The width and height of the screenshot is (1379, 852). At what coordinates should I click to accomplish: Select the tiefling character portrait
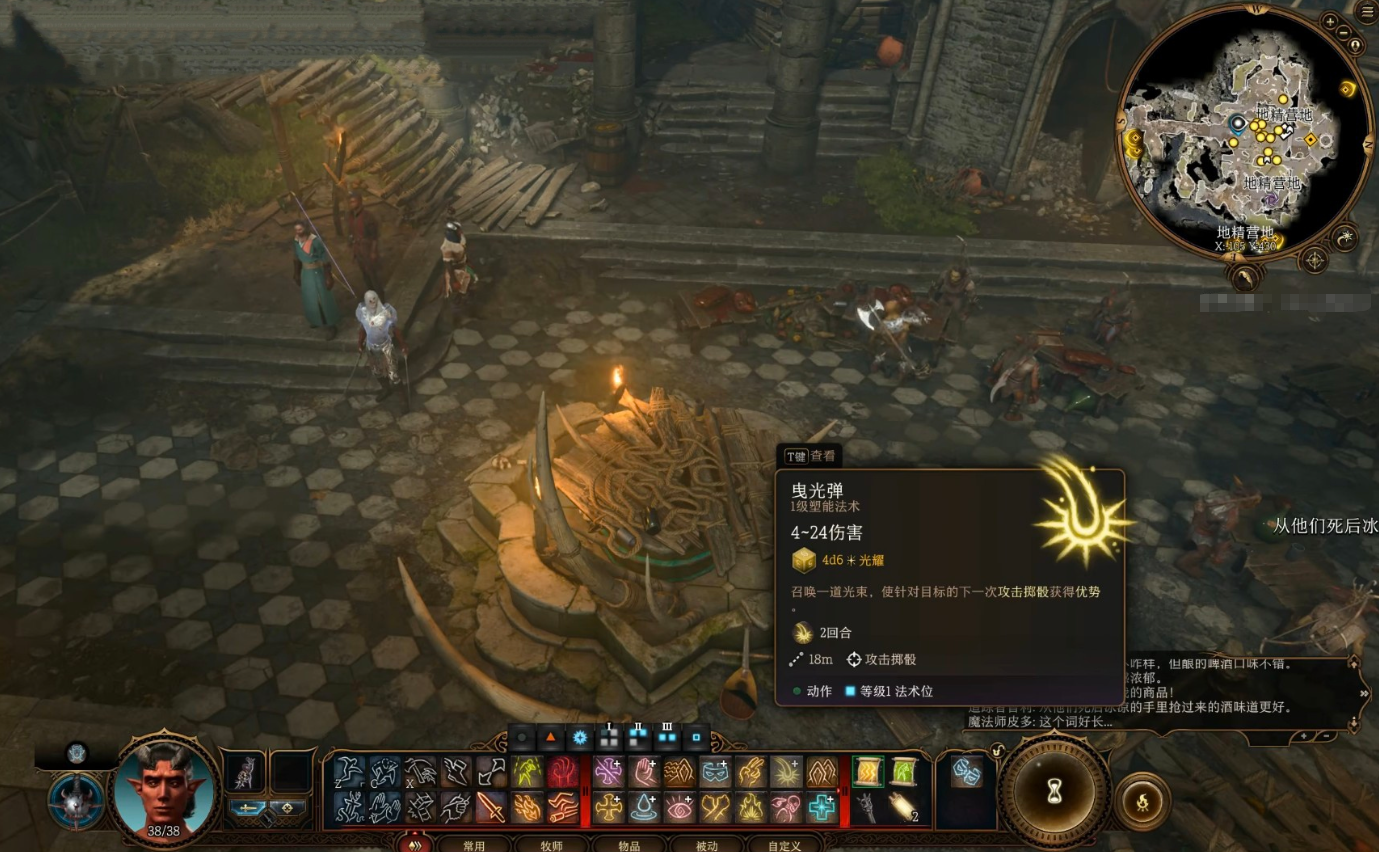(164, 790)
